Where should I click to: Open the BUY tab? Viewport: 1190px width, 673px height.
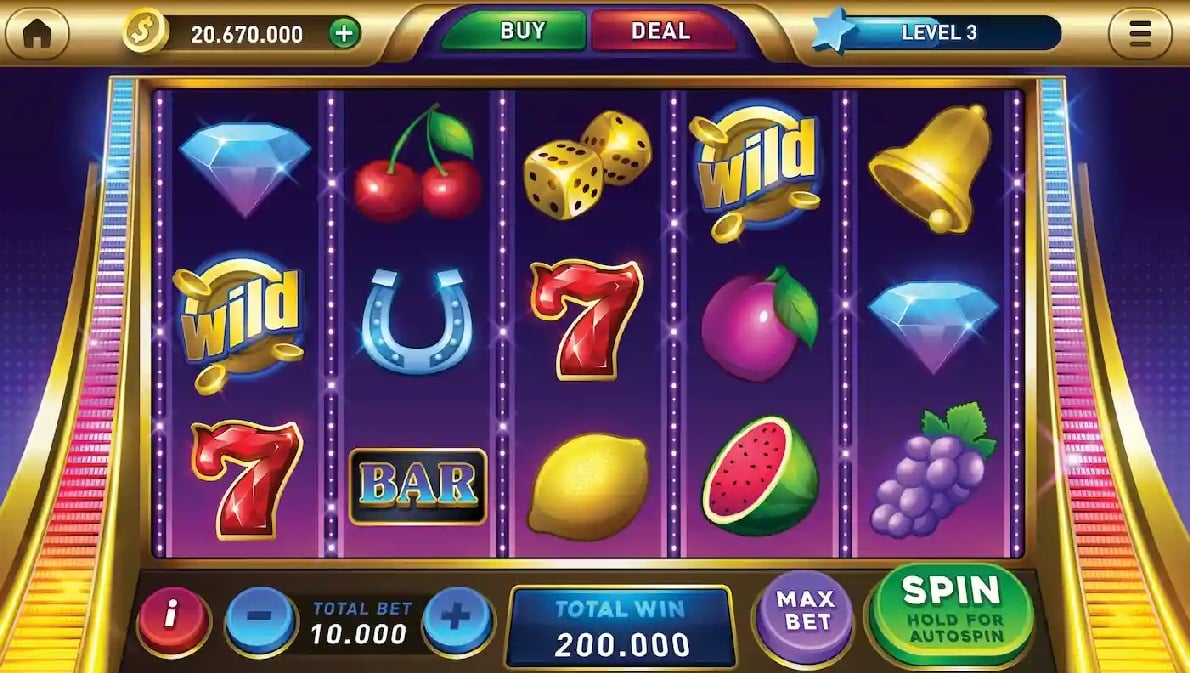point(521,31)
